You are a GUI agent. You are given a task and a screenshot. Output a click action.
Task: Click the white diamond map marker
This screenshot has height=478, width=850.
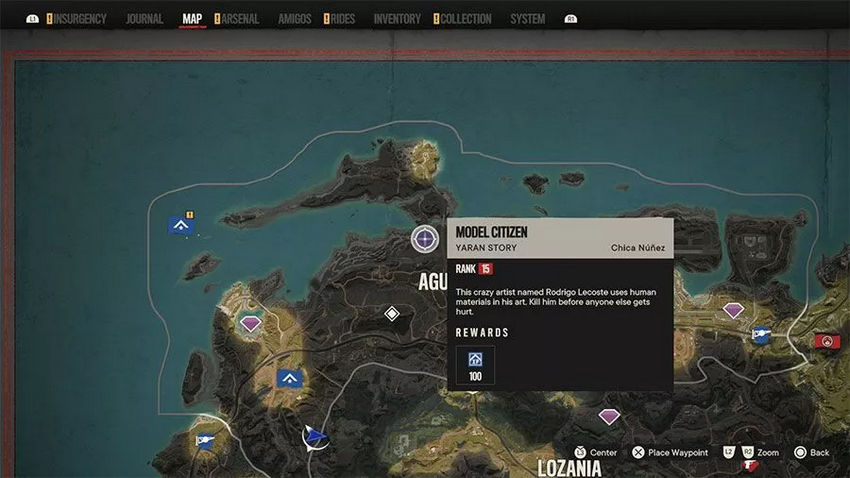click(x=393, y=314)
